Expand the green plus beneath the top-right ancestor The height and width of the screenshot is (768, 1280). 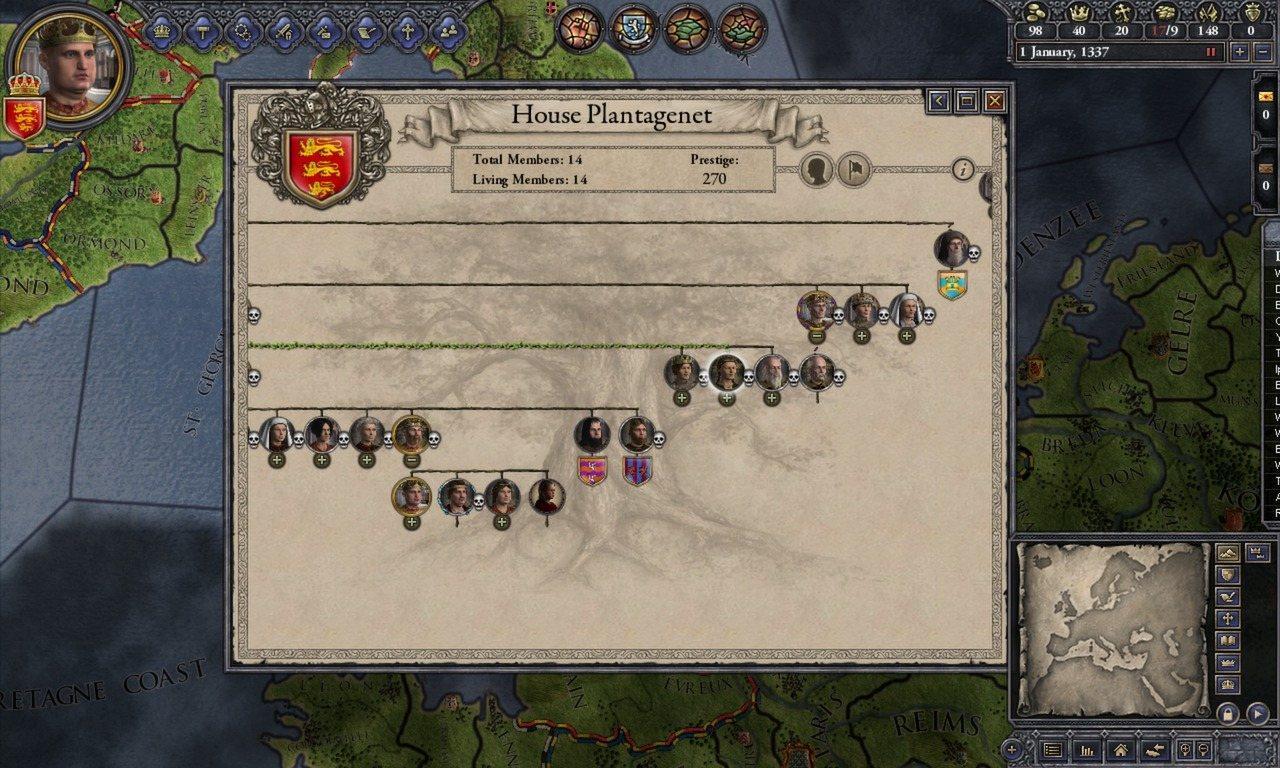[x=907, y=334]
